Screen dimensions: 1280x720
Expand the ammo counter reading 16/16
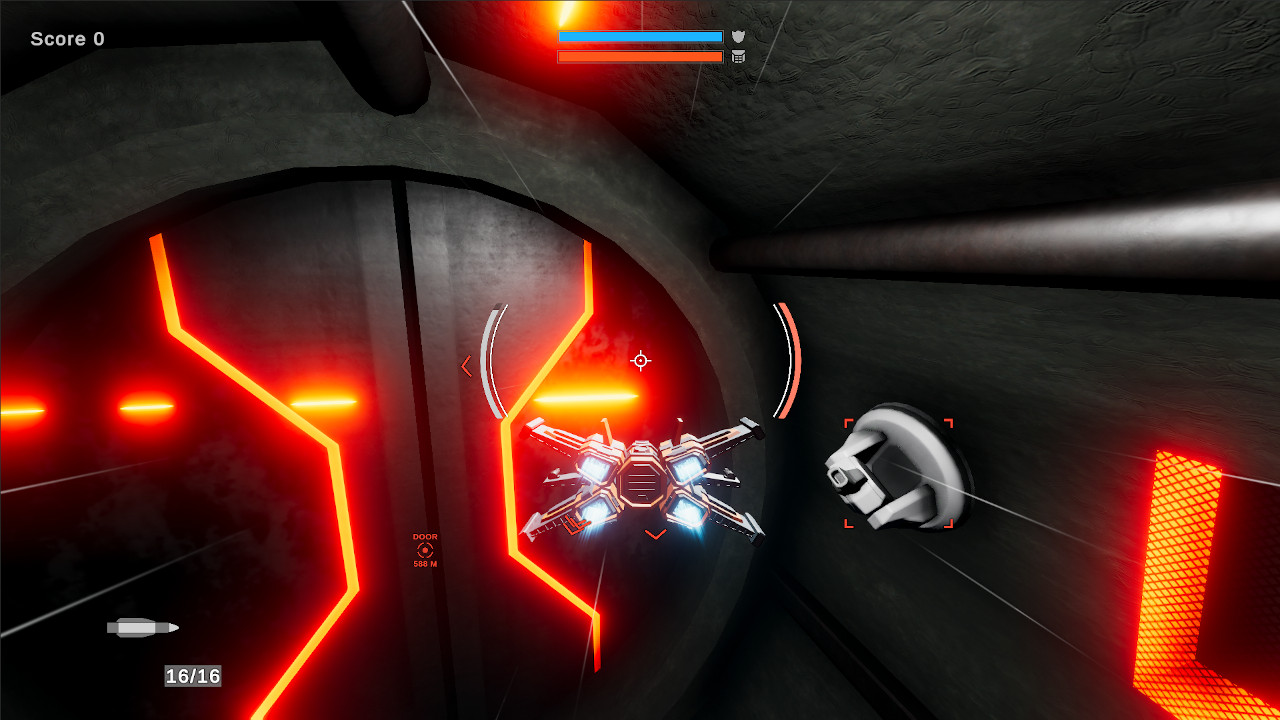click(191, 676)
